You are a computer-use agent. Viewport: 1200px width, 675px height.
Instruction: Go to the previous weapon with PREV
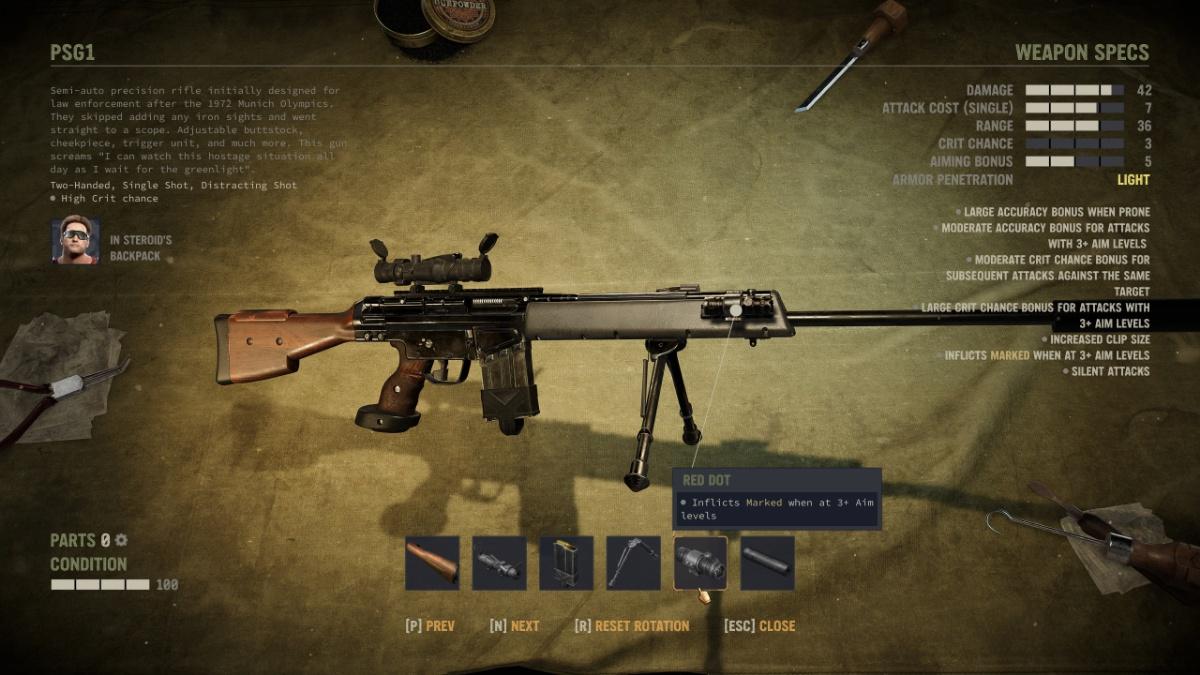[x=430, y=626]
